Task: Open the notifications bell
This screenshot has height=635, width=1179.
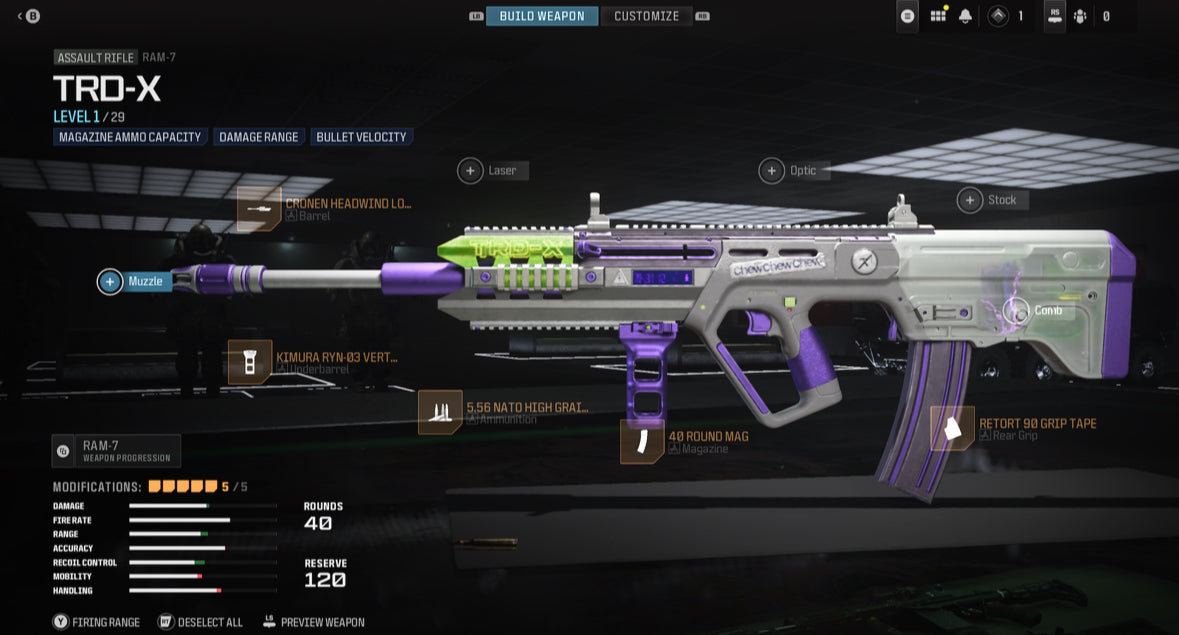Action: pyautogui.click(x=965, y=16)
